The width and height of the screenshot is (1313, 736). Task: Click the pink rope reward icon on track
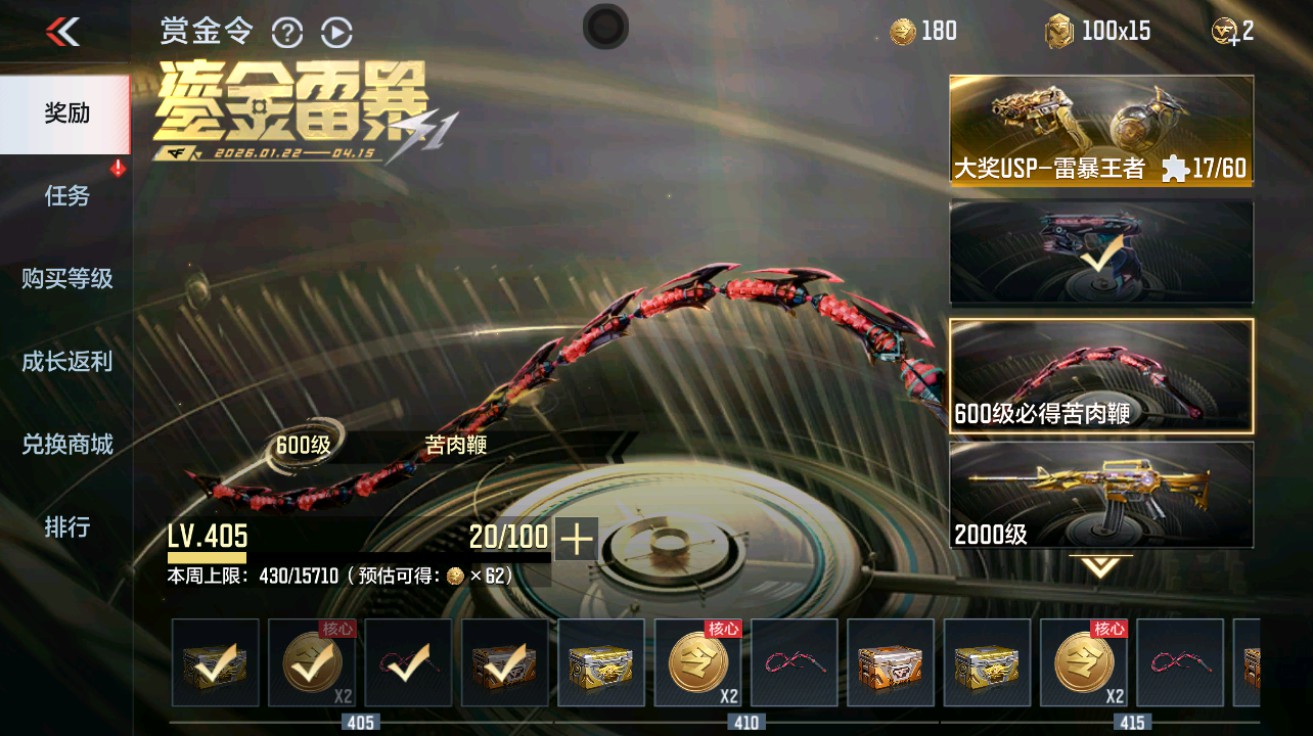[794, 663]
